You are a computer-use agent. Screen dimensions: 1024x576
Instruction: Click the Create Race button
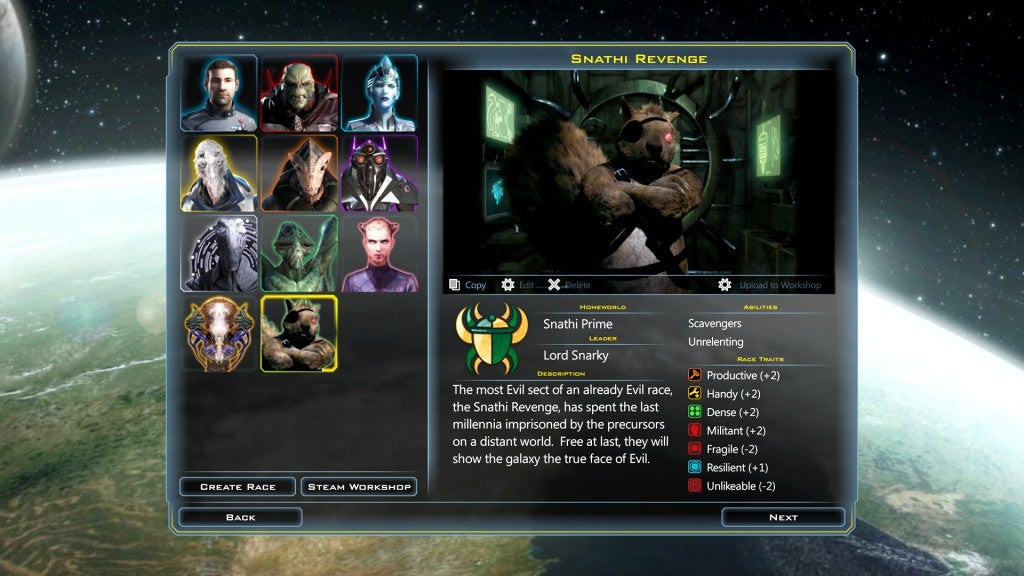coord(237,487)
